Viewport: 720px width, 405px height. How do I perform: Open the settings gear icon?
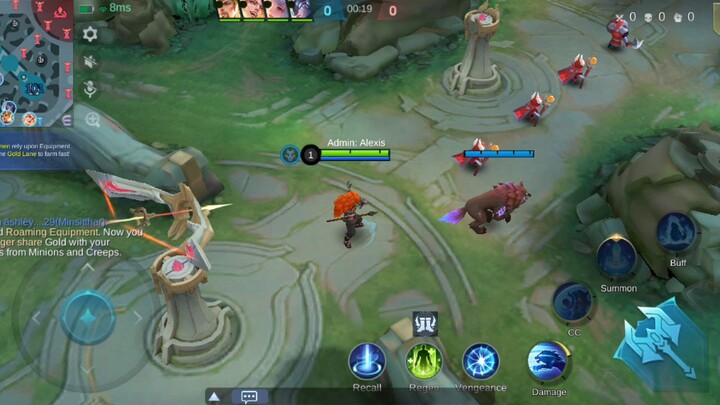90,34
